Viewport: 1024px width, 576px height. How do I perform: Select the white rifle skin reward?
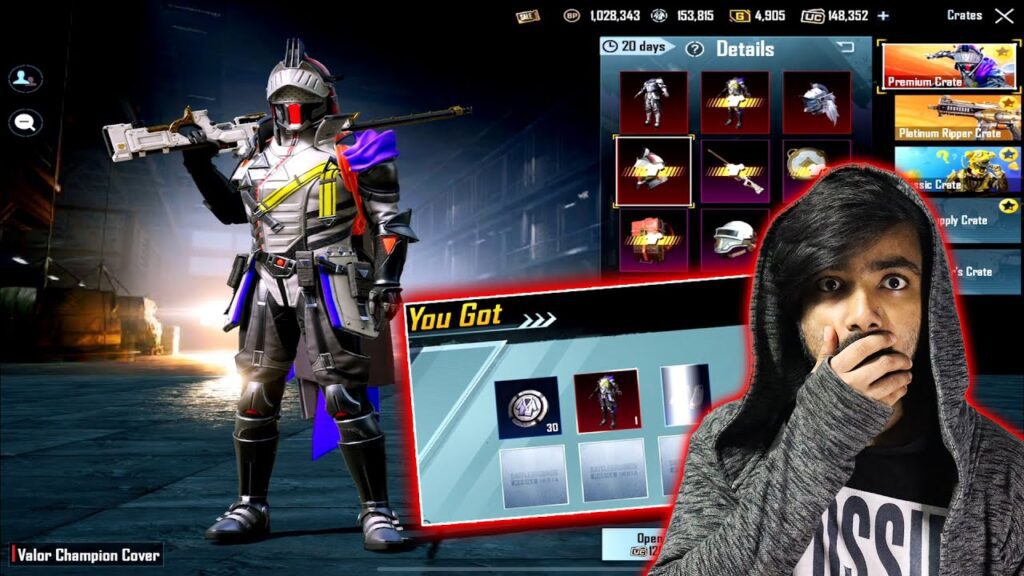tap(735, 170)
